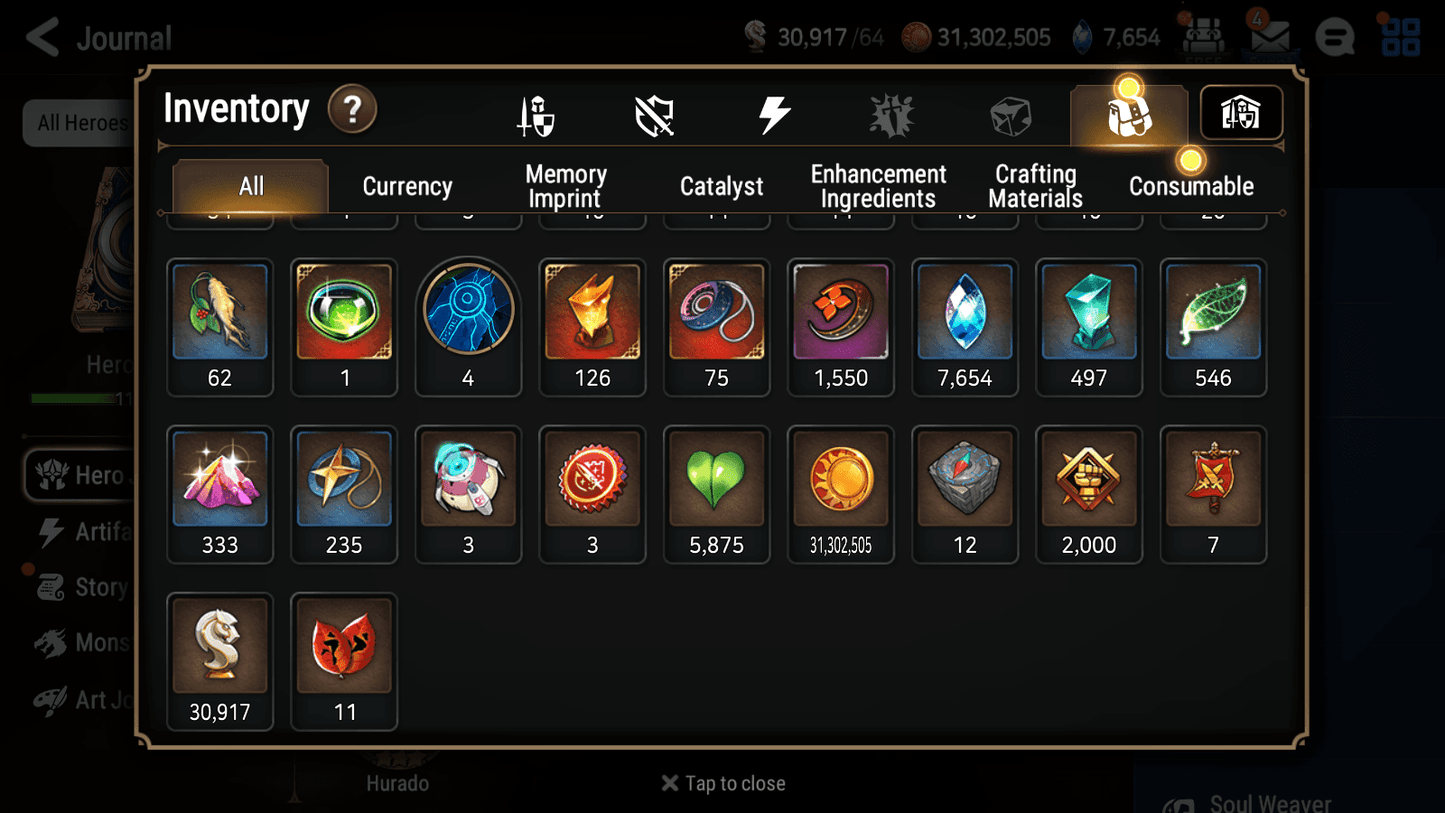1445x813 pixels.
Task: Switch to the Currency tab
Action: point(407,185)
